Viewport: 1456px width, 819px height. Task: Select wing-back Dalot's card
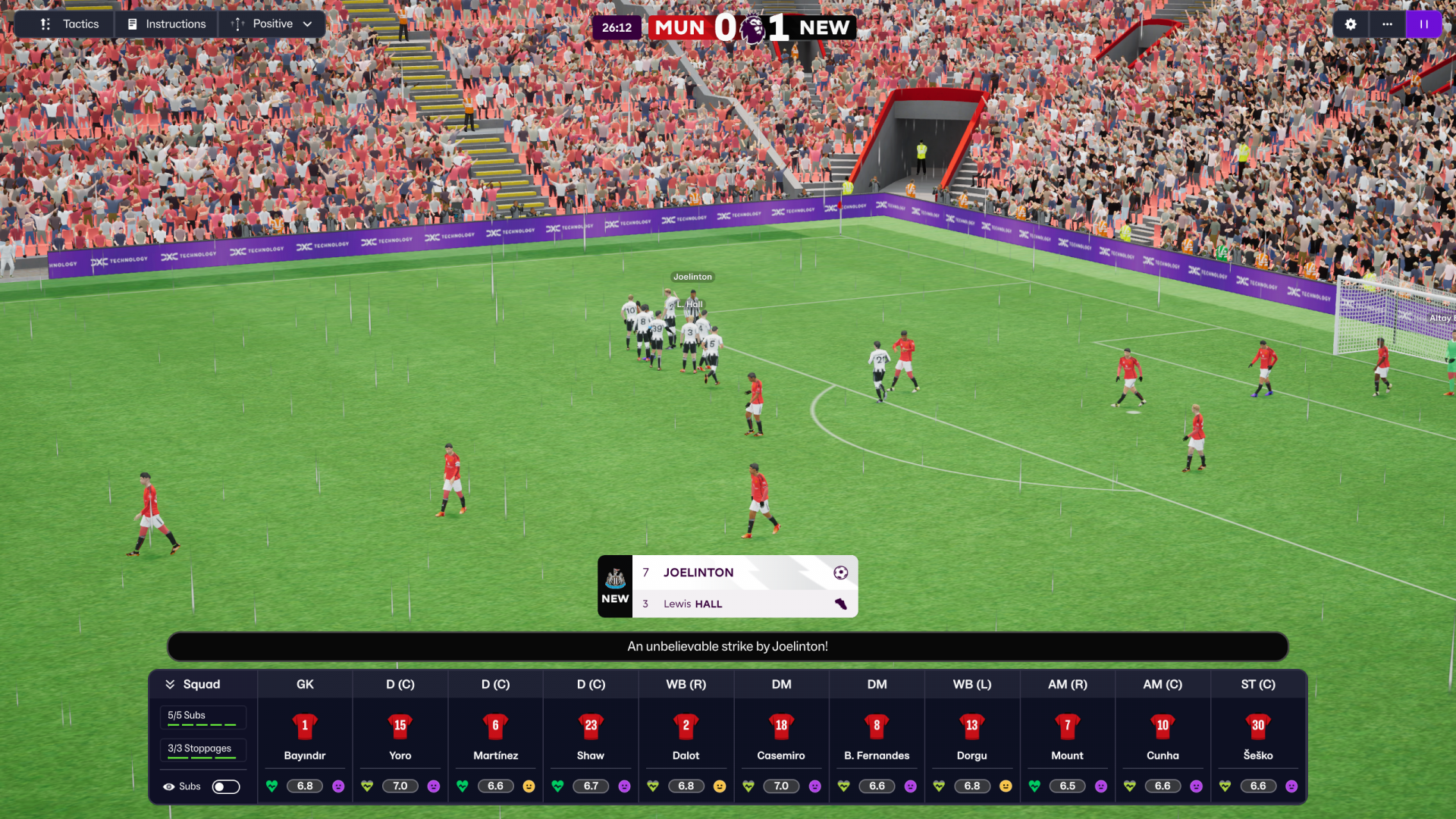point(686,736)
